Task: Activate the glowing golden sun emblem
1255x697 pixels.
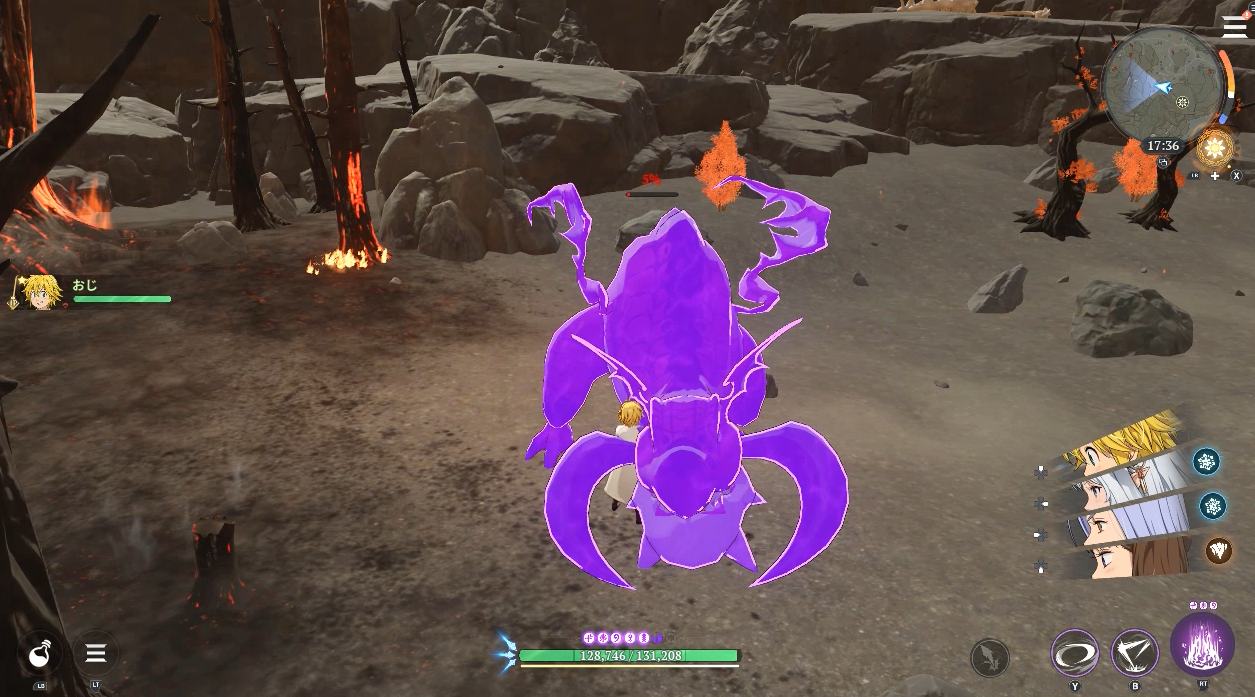Action: (1216, 149)
